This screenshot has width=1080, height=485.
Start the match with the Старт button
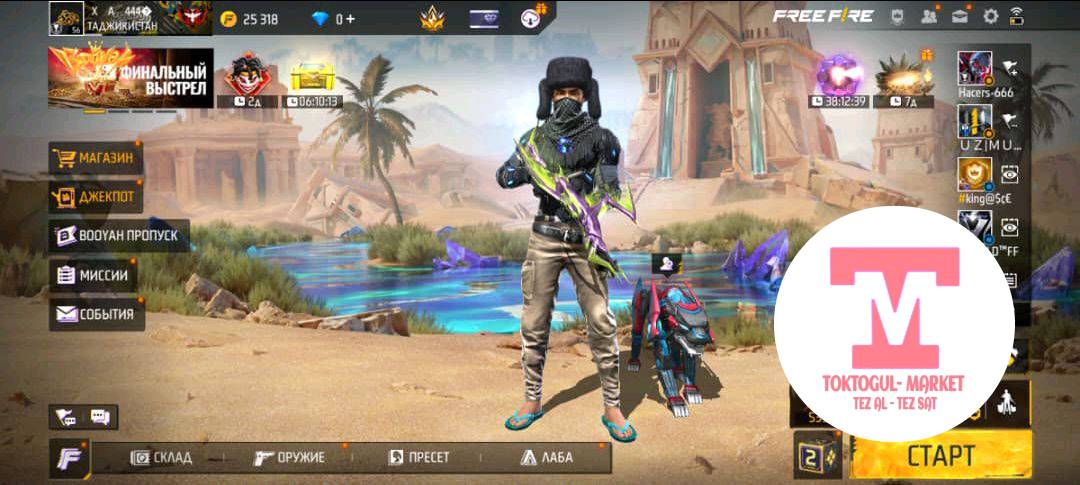(941, 455)
